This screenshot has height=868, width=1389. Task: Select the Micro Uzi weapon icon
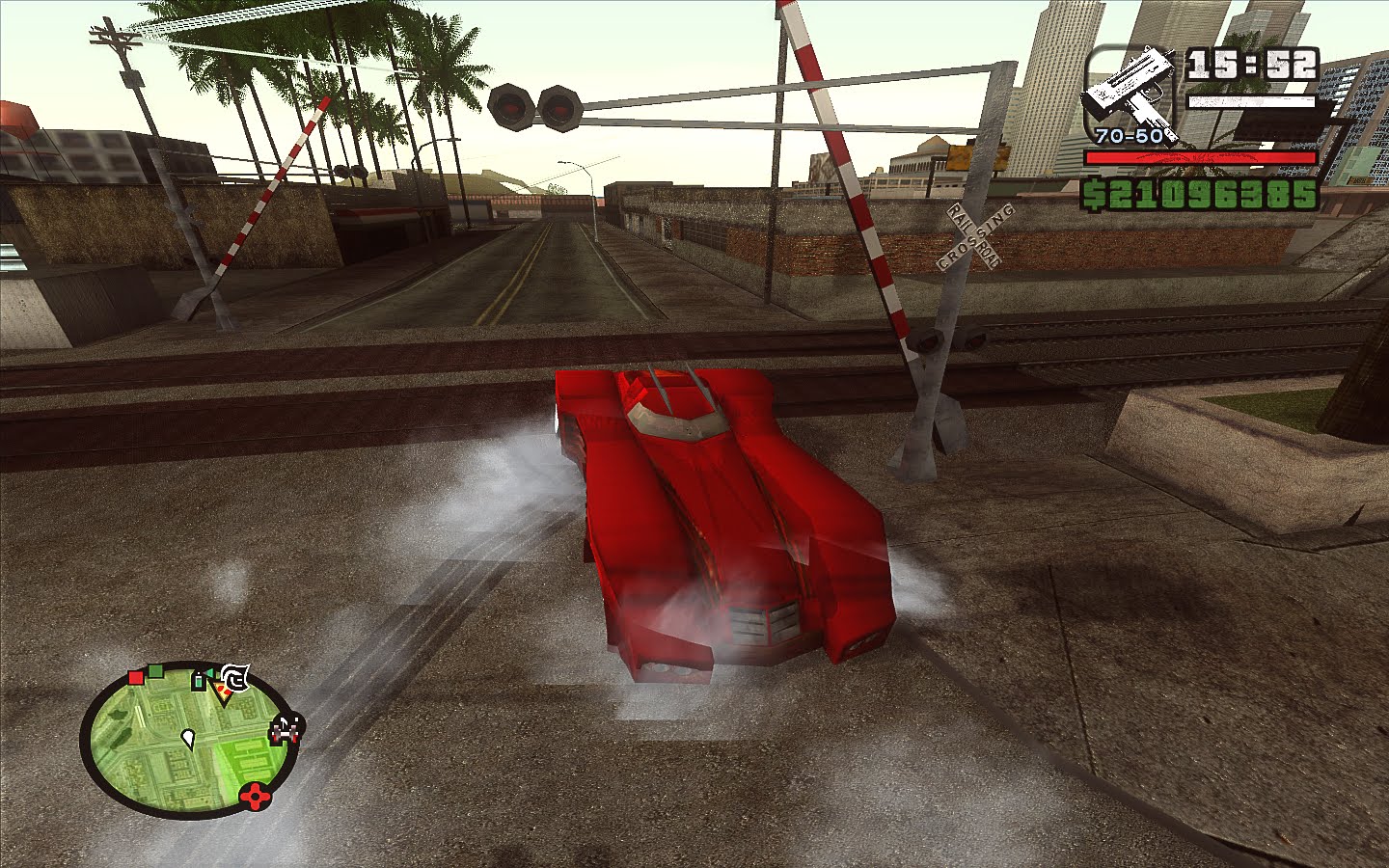point(1130,87)
